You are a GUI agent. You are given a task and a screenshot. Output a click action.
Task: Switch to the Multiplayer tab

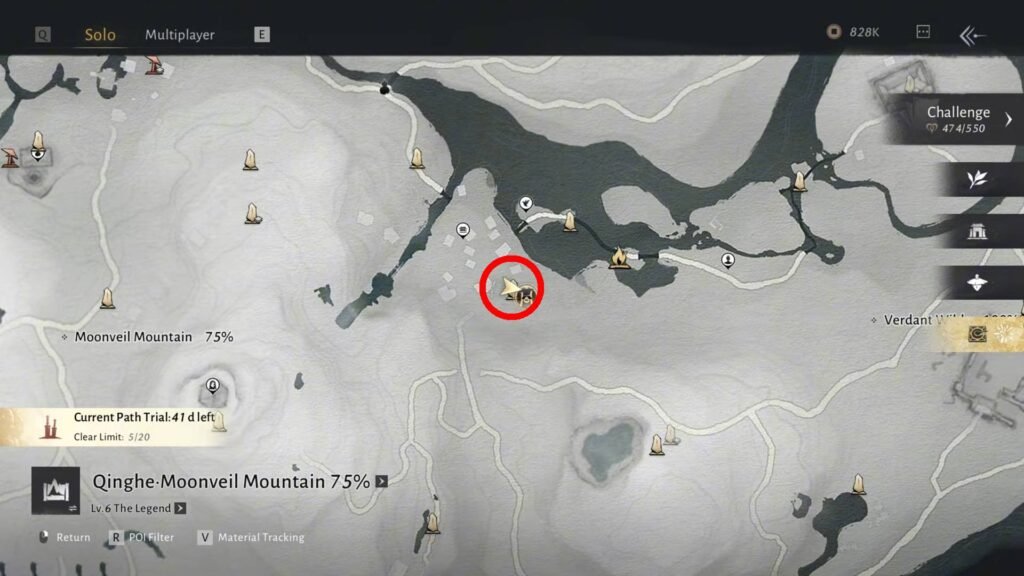[x=180, y=35]
